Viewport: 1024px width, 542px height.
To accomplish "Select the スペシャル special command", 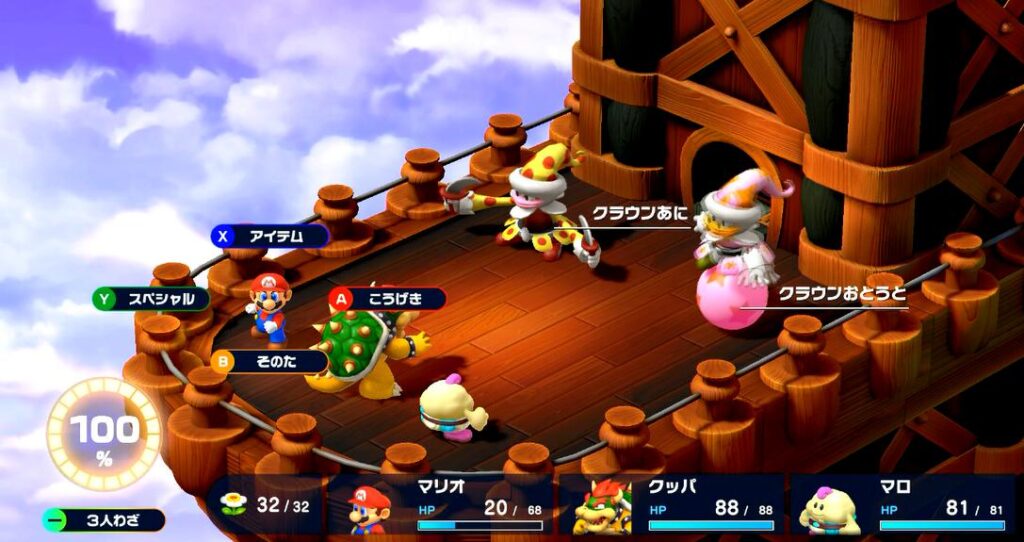I will (x=152, y=298).
